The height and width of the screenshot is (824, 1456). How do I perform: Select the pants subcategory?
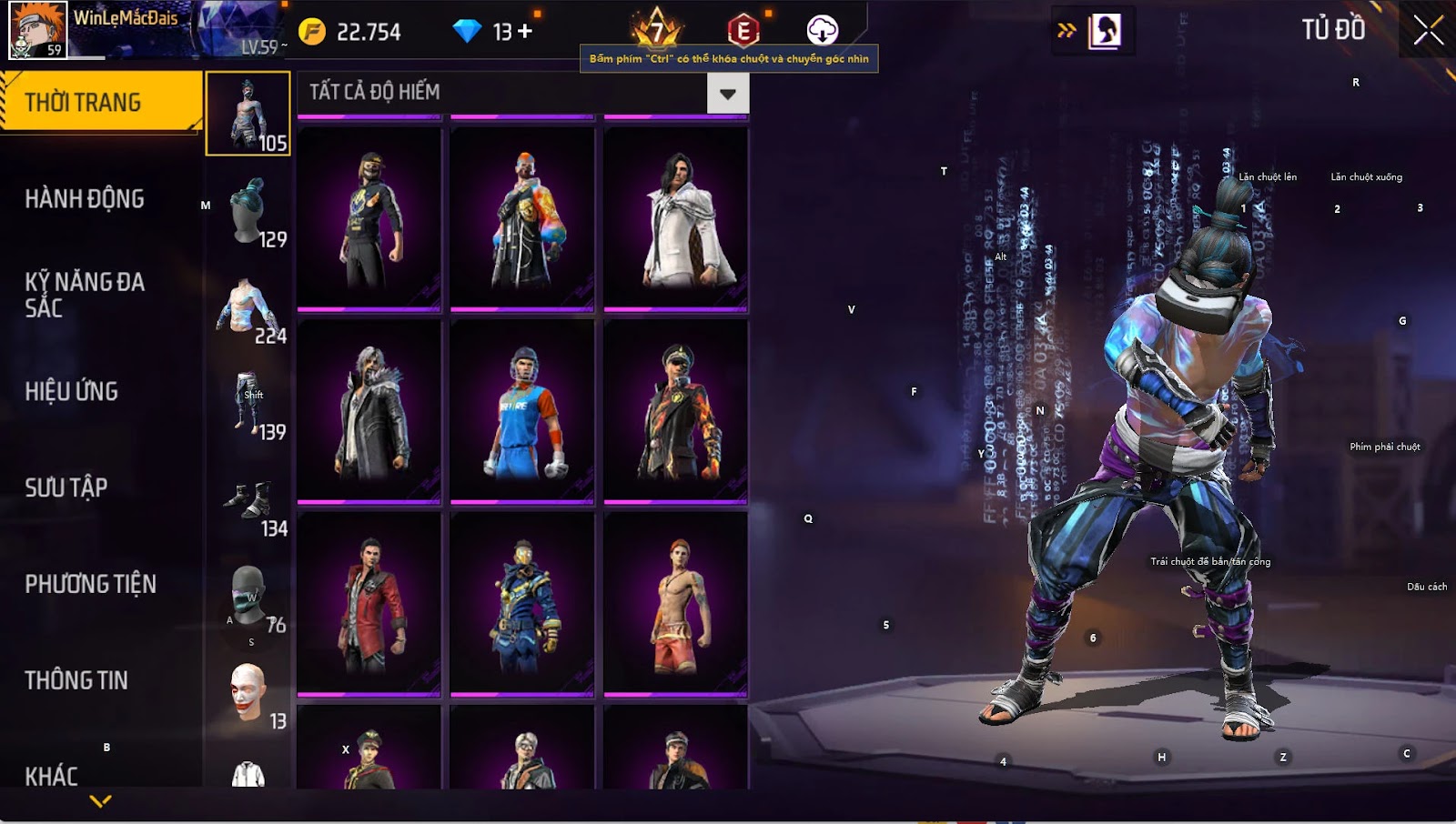tap(248, 407)
